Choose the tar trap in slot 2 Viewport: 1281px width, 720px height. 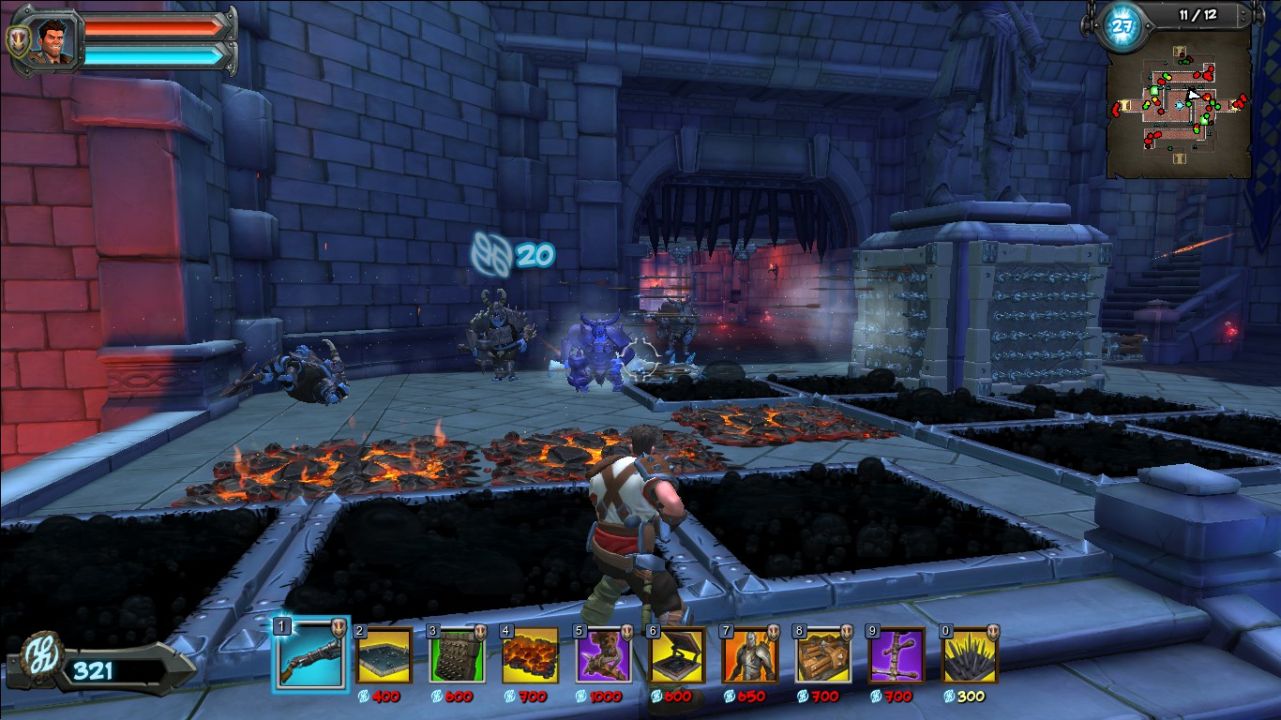click(x=384, y=656)
